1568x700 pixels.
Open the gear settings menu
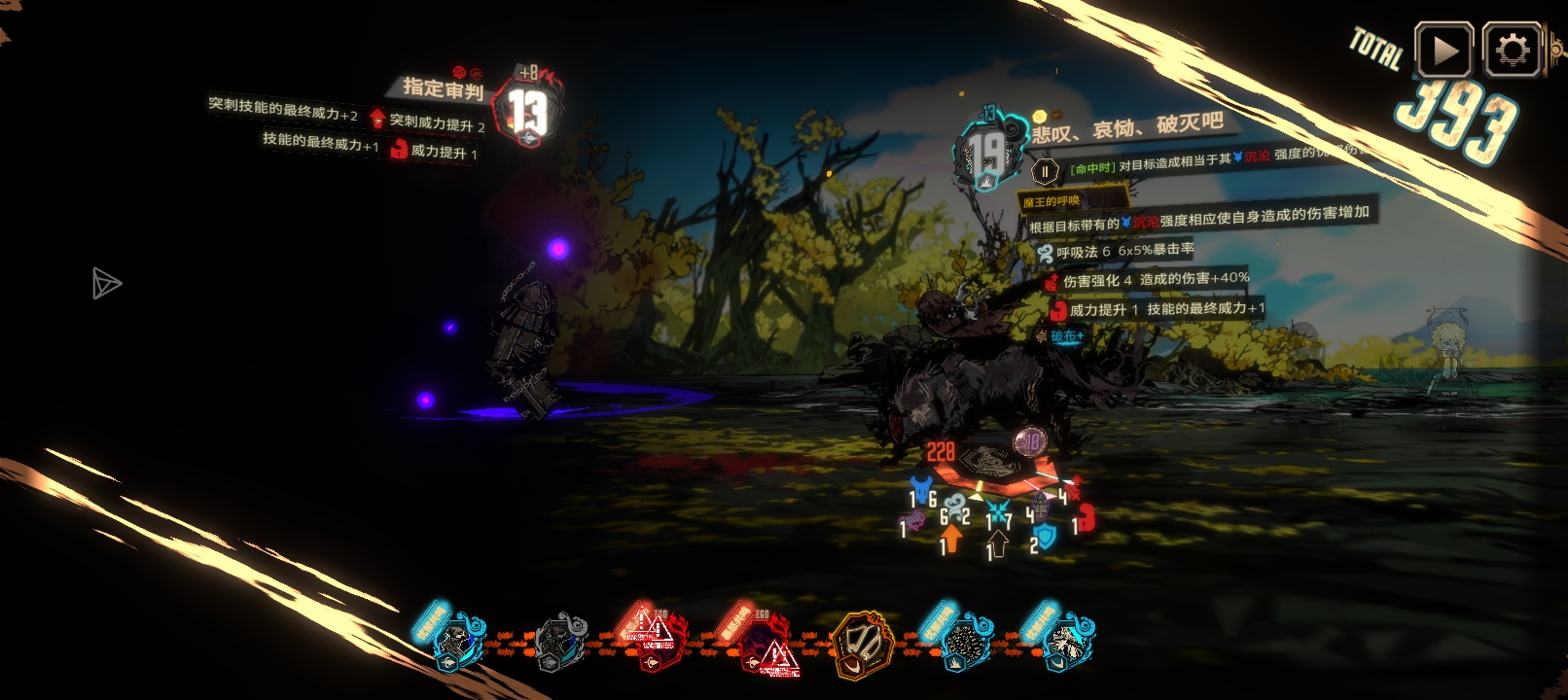click(1512, 51)
